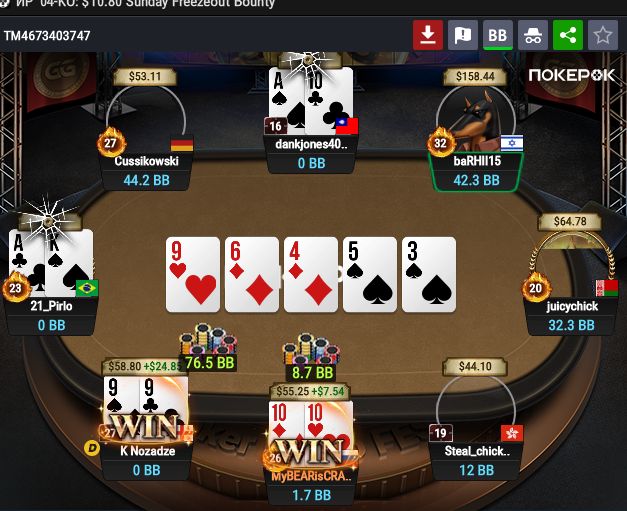The image size is (627, 511).
Task: Click the hat-and-glasses anonymize icon
Action: [533, 36]
